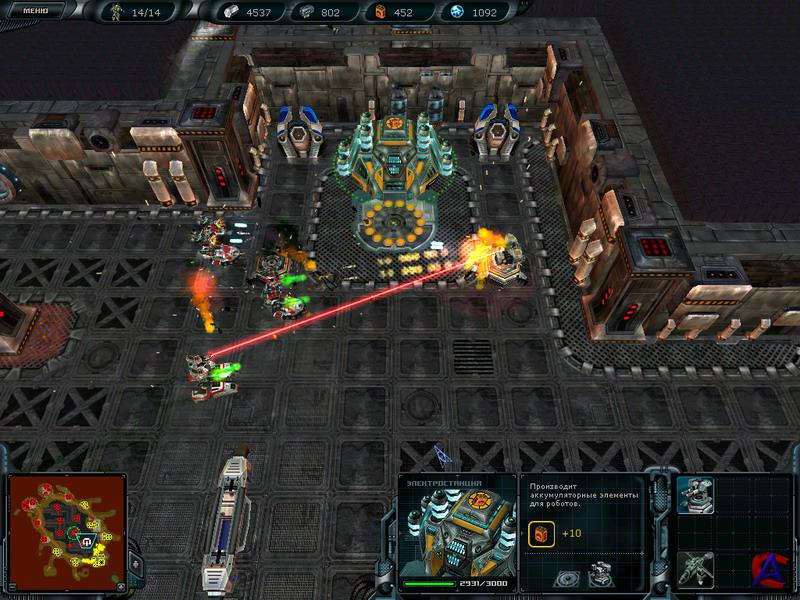Viewport: 800px width, 600px height.
Task: Open the game menu (МЕНЮ) button
Action: click(35, 11)
